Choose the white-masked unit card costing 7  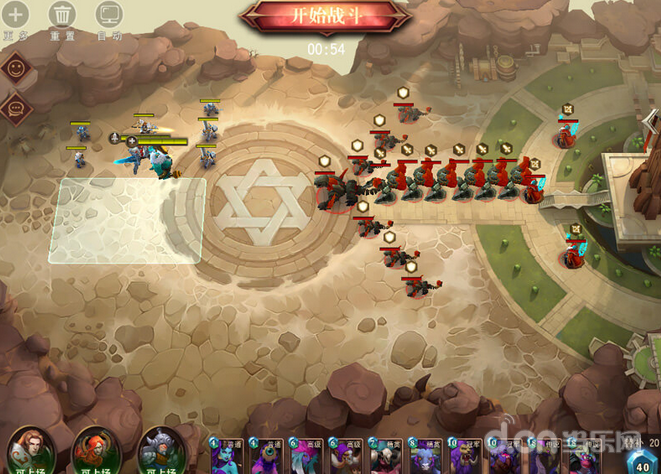click(x=386, y=456)
